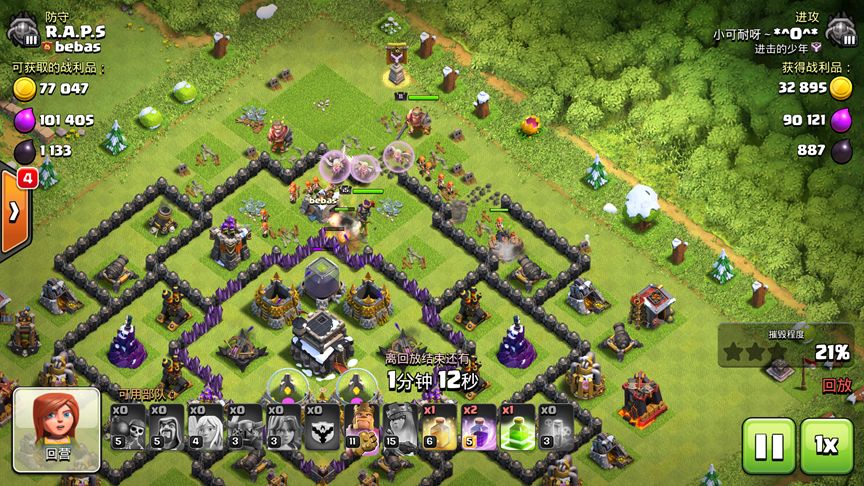Viewport: 864px width, 486px height.
Task: Select the Wall Breaker troop slot
Action: coord(127,426)
